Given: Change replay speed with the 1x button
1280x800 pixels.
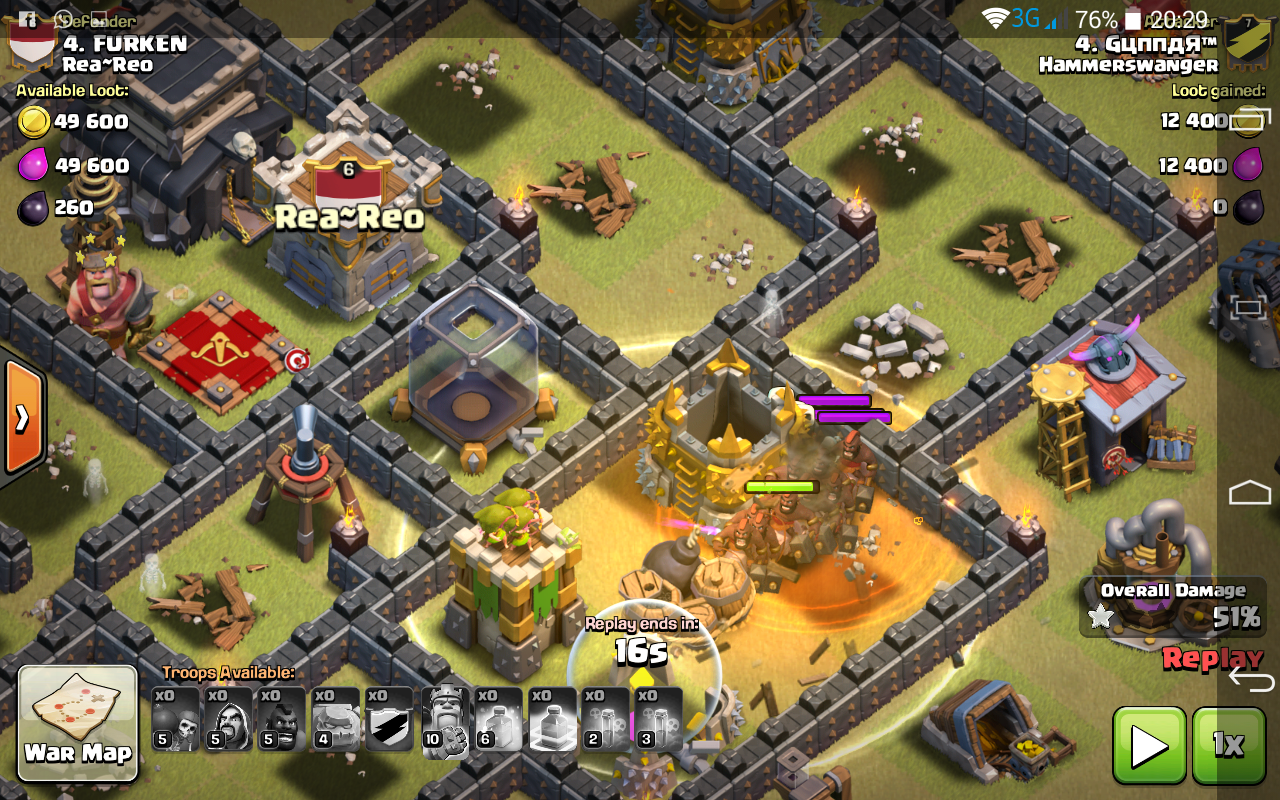Looking at the screenshot, I should tap(1228, 745).
